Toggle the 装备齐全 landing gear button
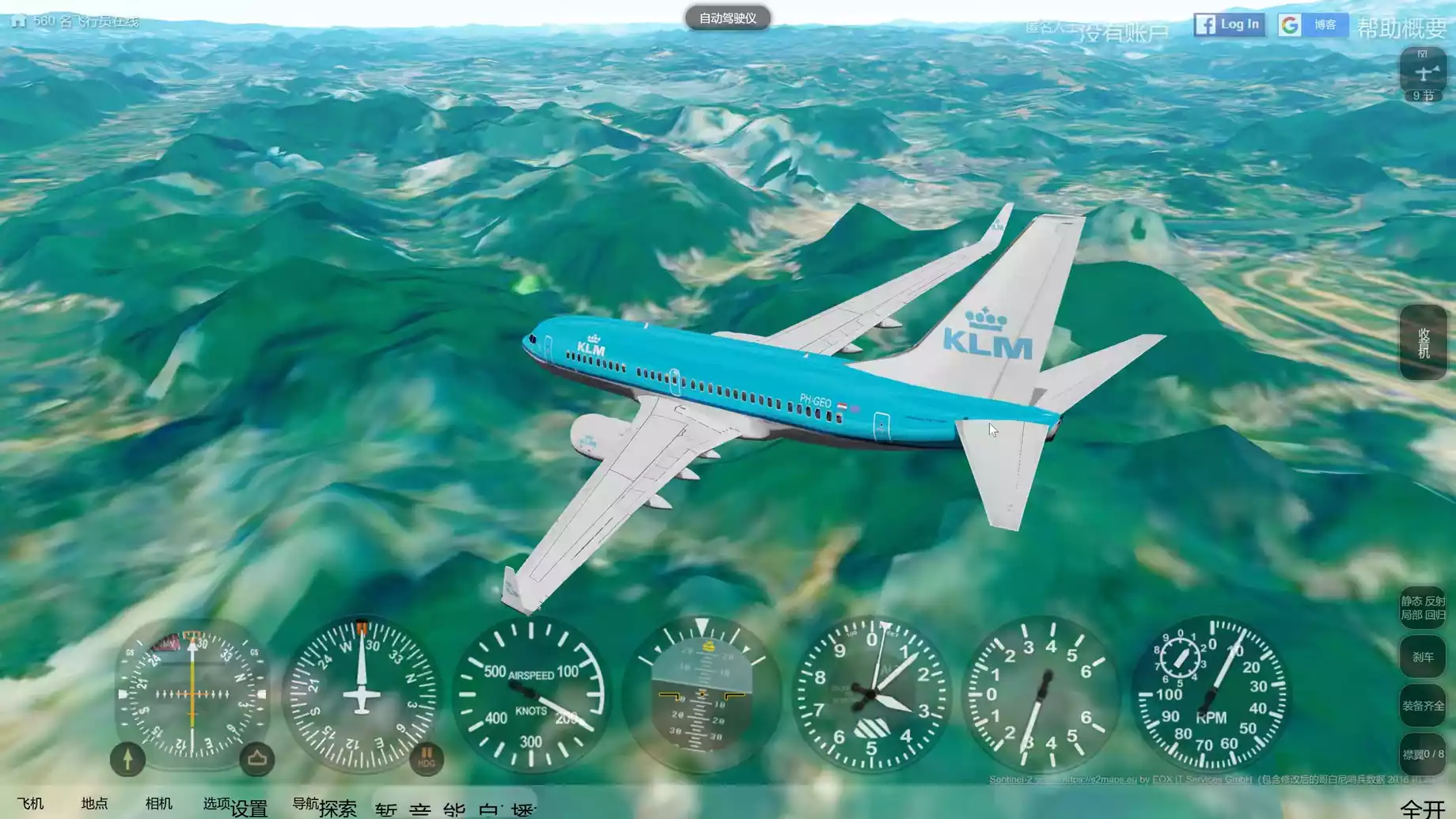This screenshot has height=819, width=1456. coord(1423,706)
